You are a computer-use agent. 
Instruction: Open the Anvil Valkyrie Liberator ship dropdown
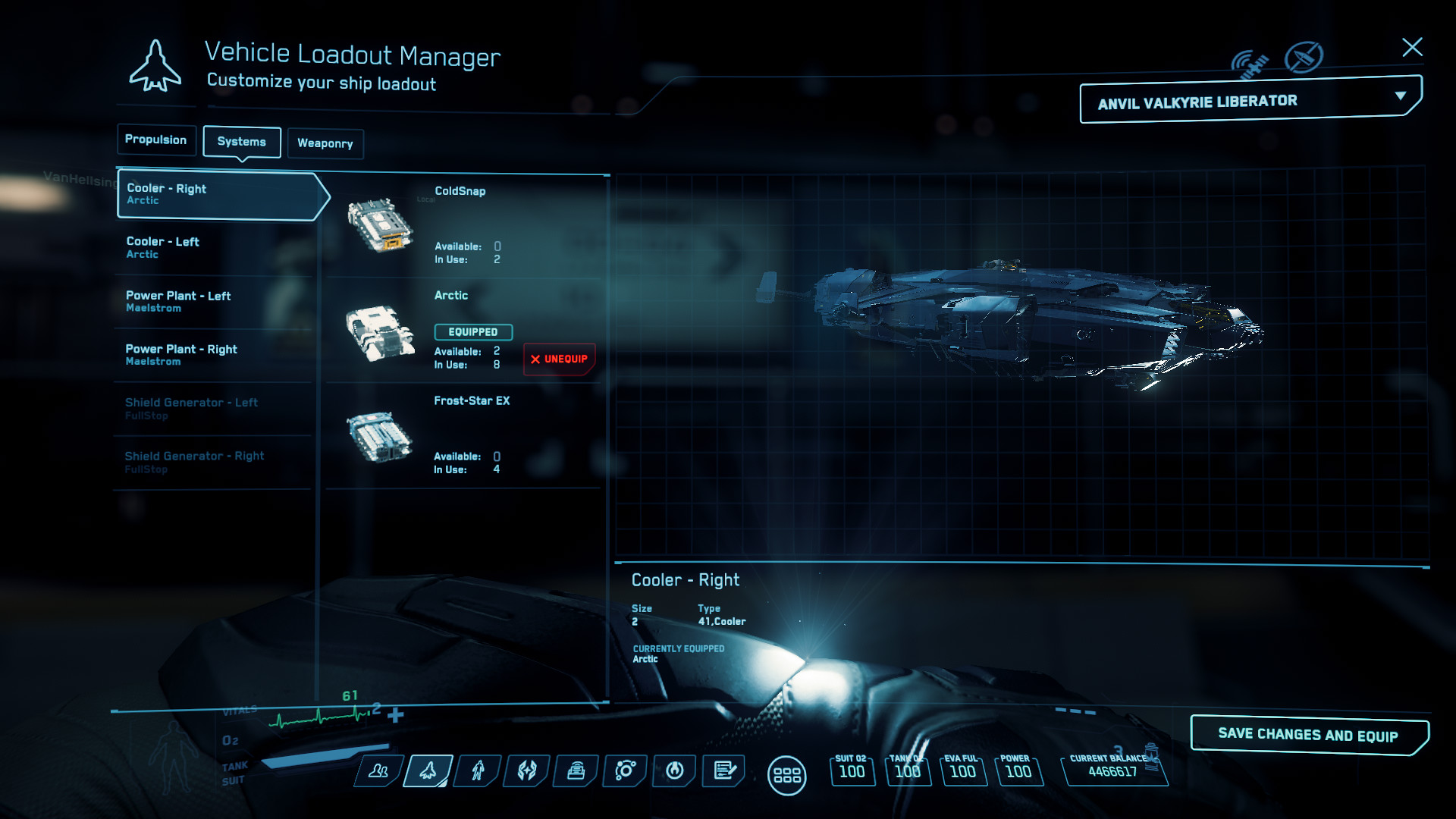1249,100
